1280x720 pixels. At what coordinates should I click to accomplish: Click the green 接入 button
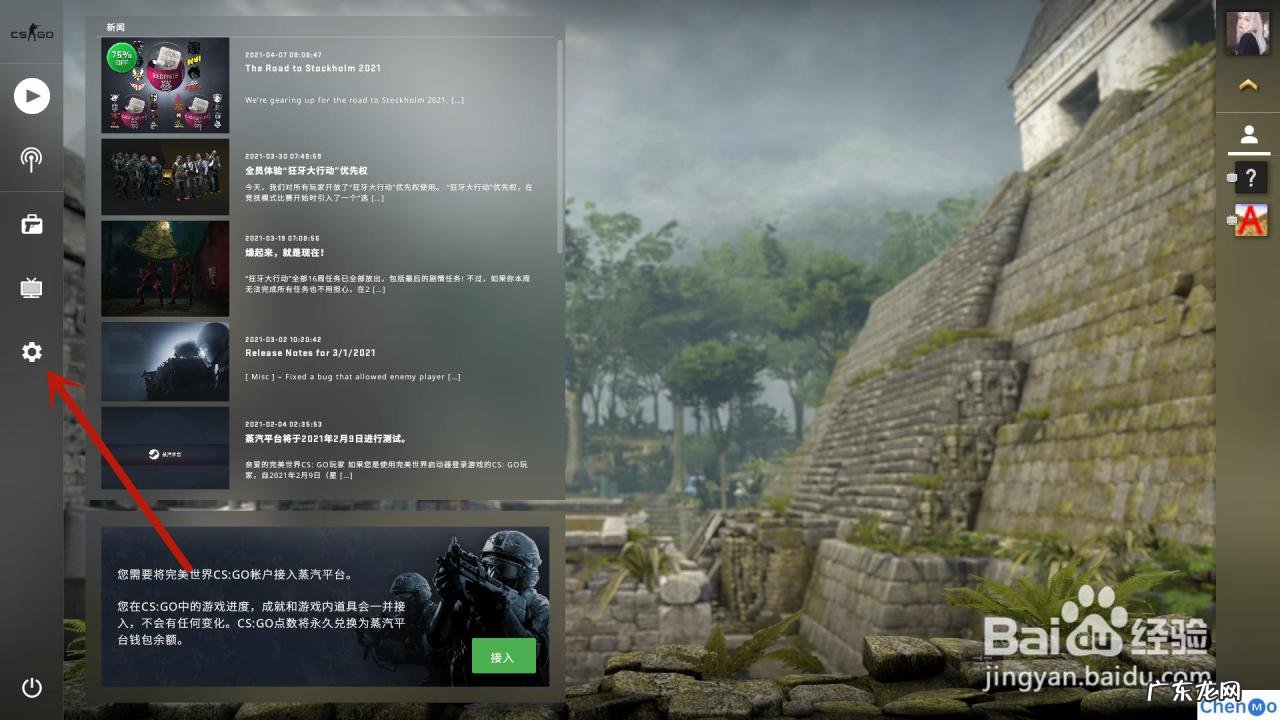click(x=503, y=656)
